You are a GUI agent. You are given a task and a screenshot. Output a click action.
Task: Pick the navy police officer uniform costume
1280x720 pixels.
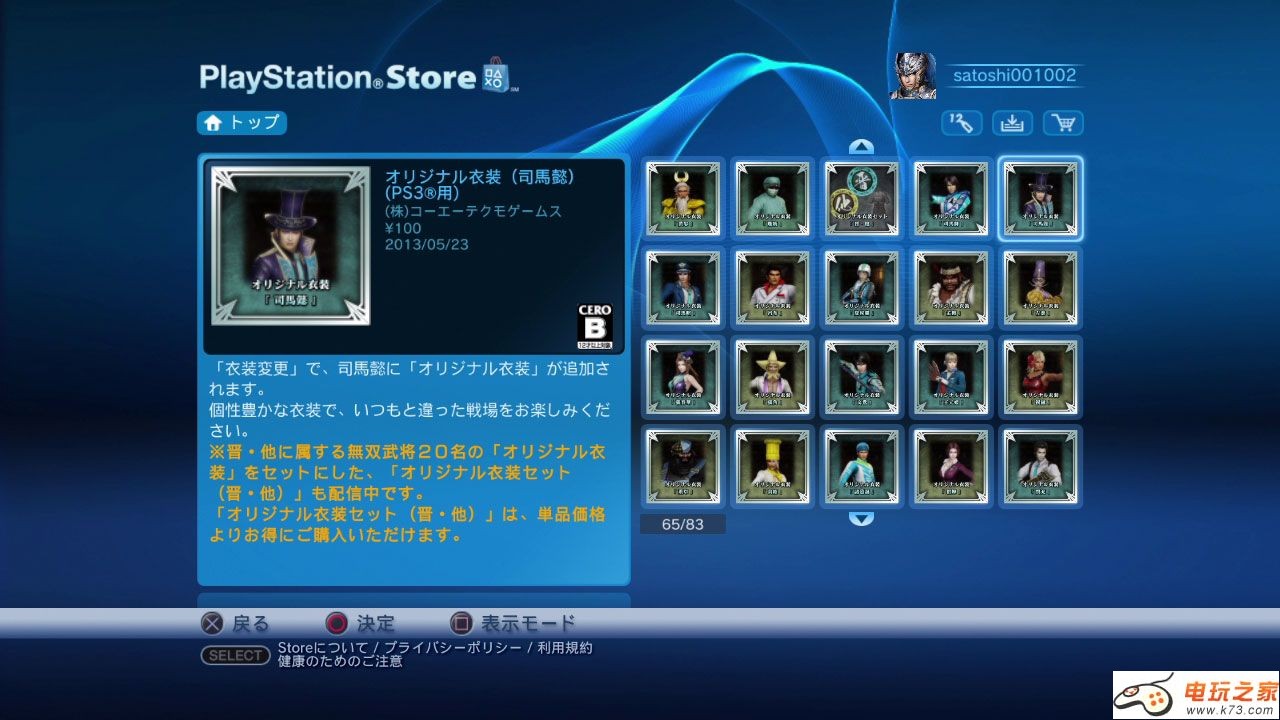[x=683, y=288]
